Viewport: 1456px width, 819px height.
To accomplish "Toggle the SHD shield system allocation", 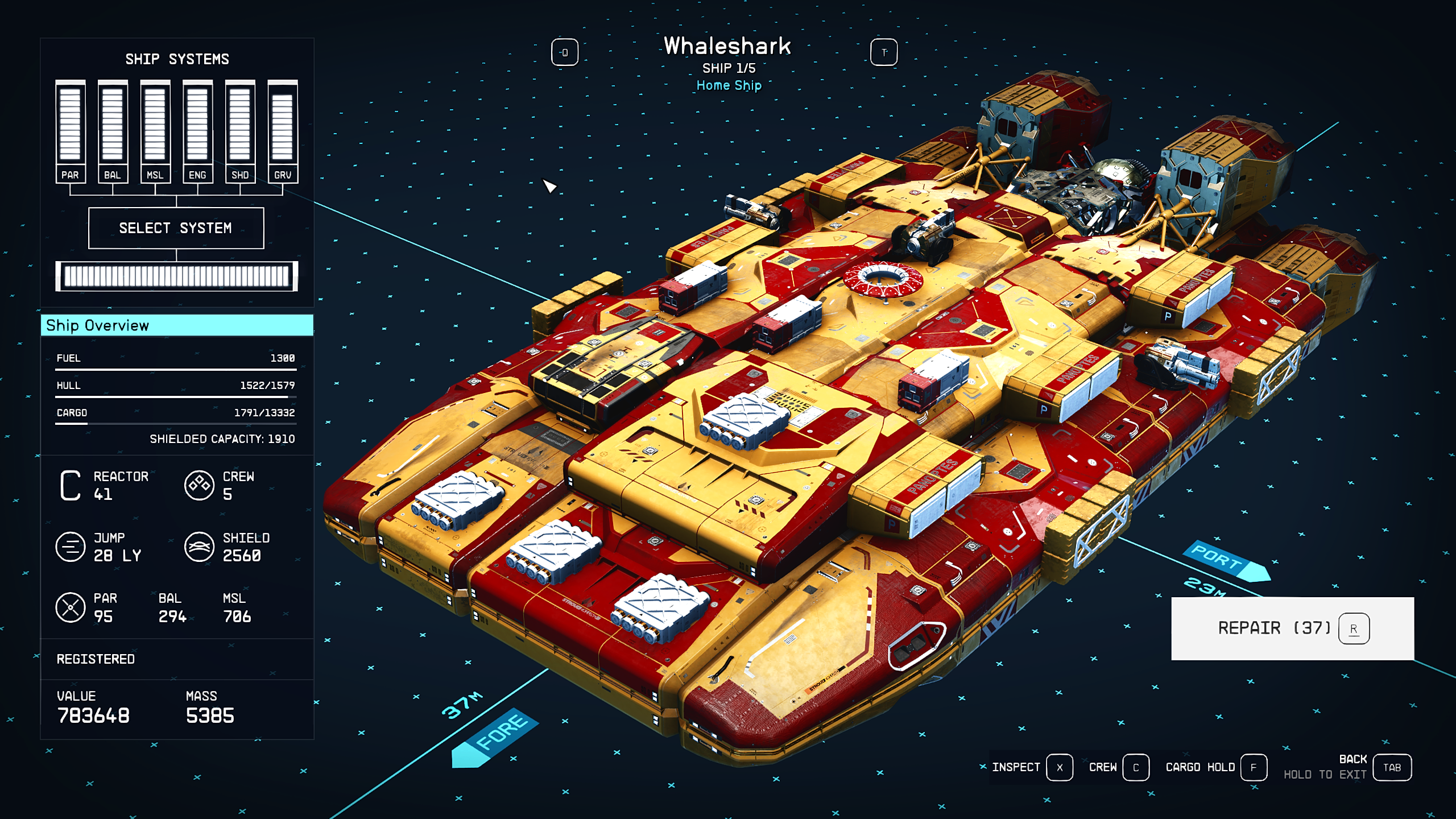I will (x=239, y=125).
